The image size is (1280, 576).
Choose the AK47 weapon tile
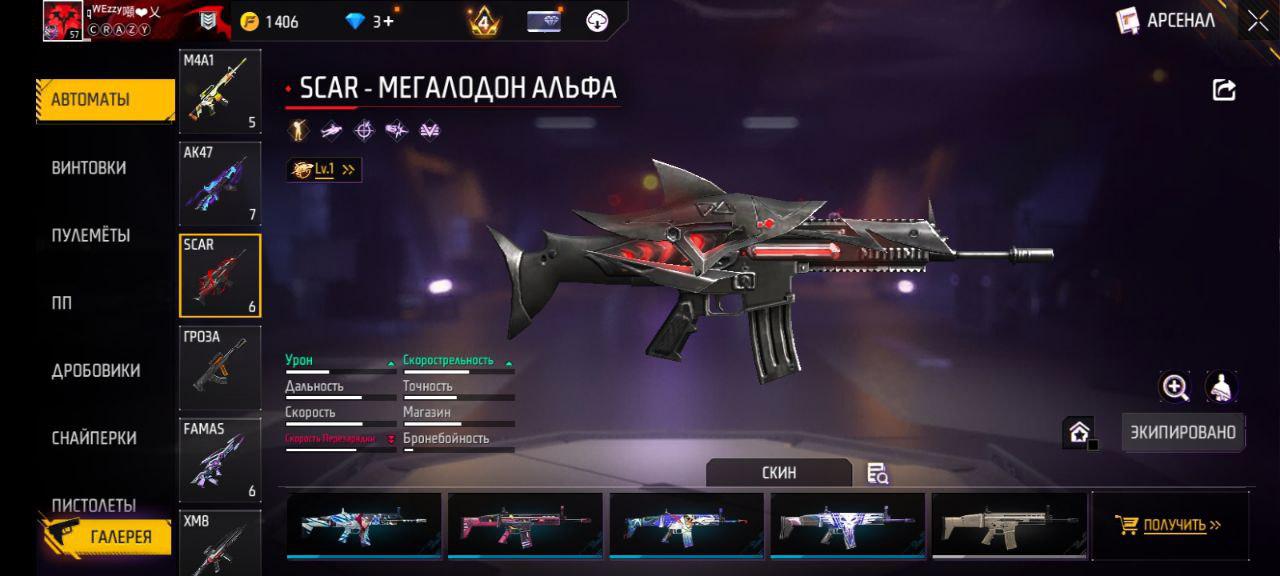click(220, 184)
